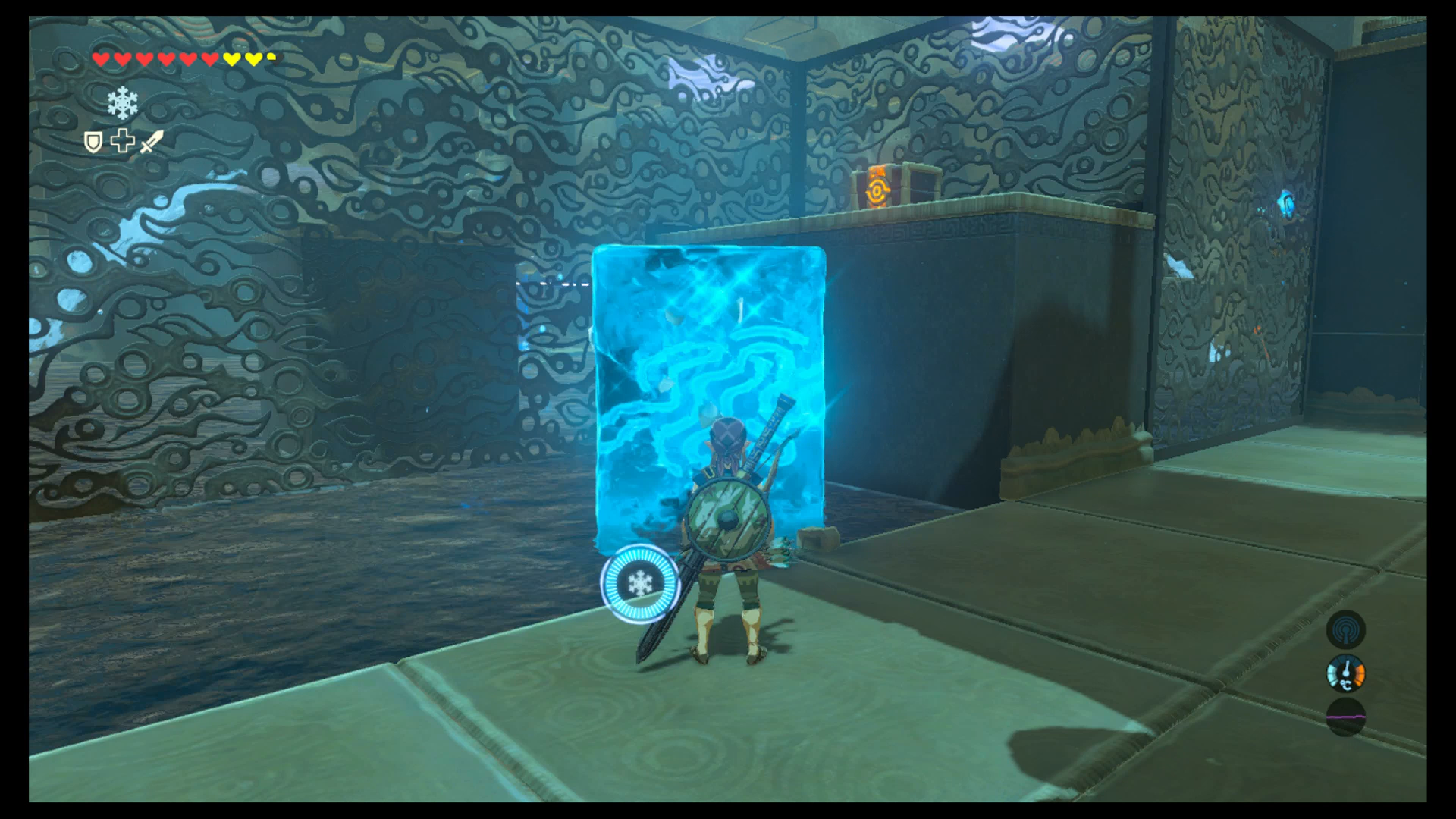Click the sixth red heart
Image resolution: width=1456 pixels, height=819 pixels.
click(x=209, y=58)
